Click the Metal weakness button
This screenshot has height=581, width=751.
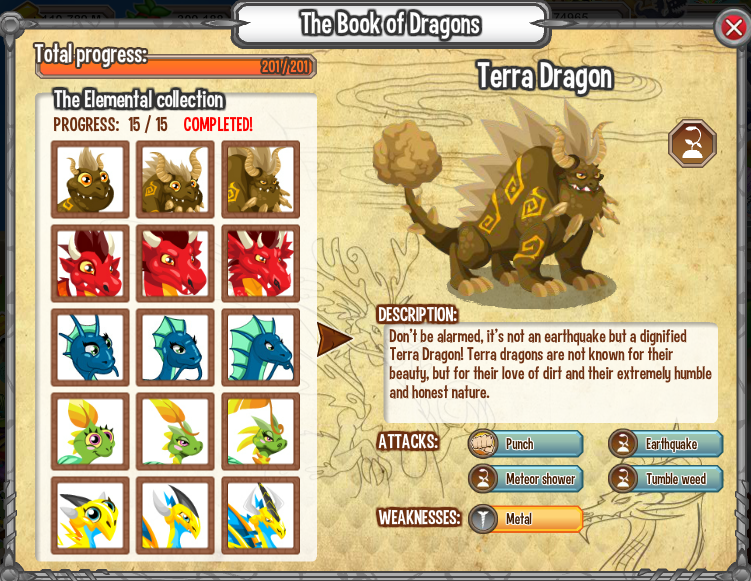(526, 519)
